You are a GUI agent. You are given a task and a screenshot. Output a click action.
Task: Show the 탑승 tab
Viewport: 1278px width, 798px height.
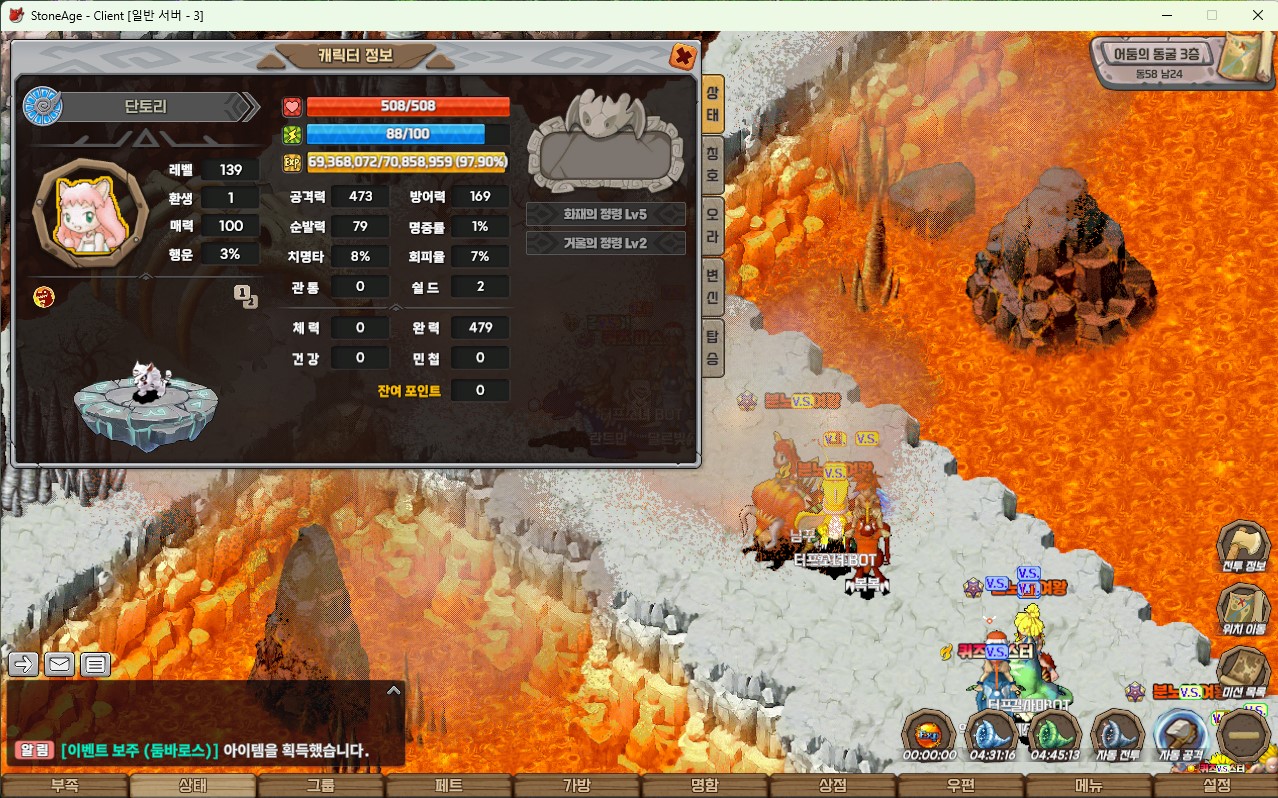click(x=712, y=350)
